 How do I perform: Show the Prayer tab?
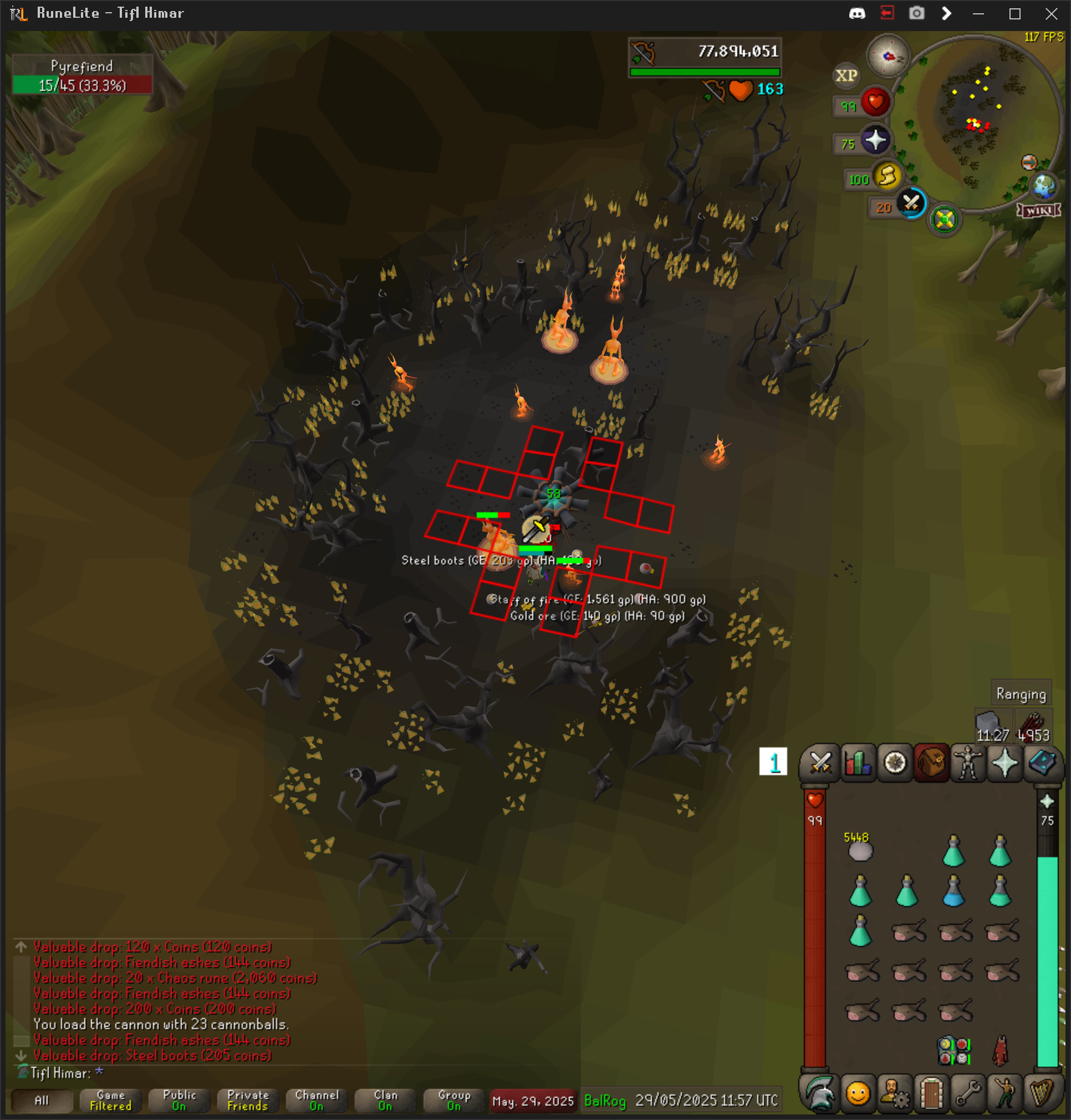(x=1004, y=762)
